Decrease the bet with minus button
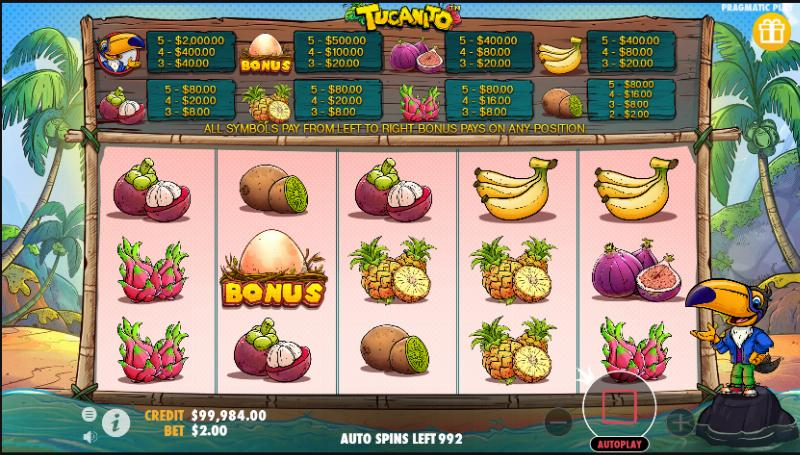The width and height of the screenshot is (800, 455). pyautogui.click(x=559, y=421)
